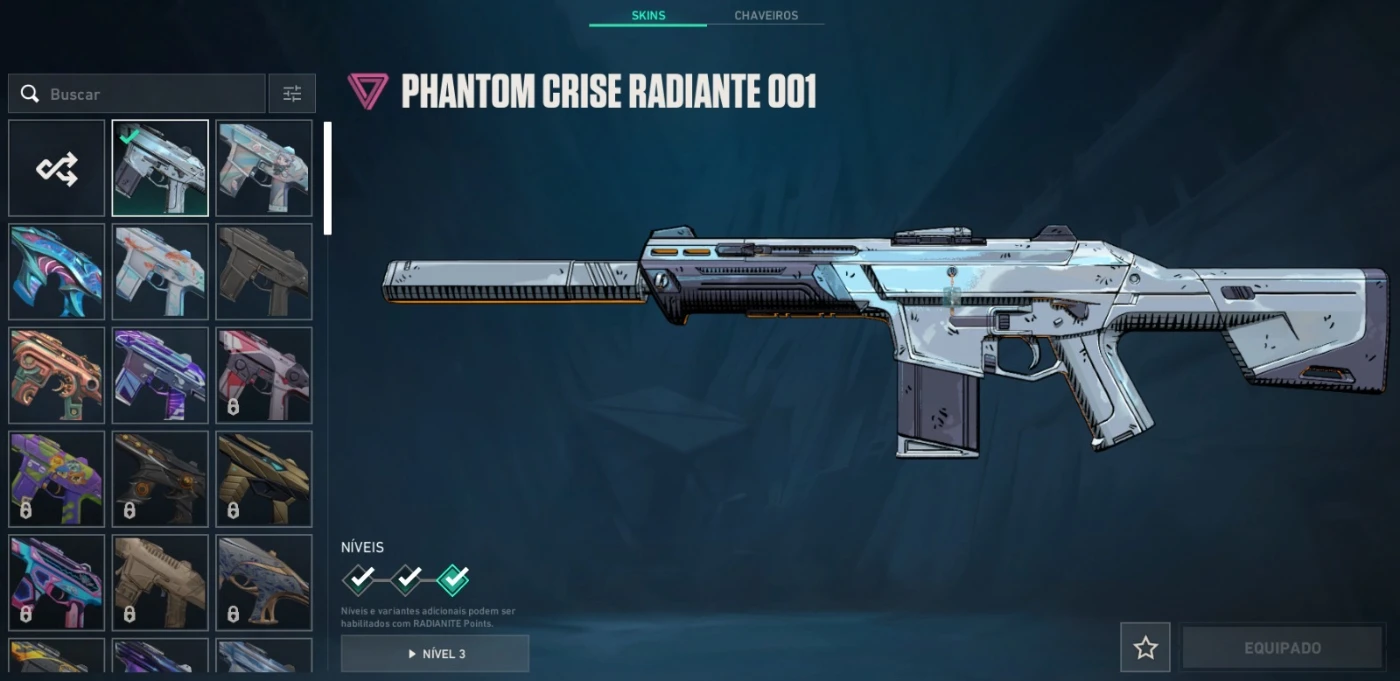1400x681 pixels.
Task: Choose the locked tan desert skin thumbnail
Action: point(160,582)
